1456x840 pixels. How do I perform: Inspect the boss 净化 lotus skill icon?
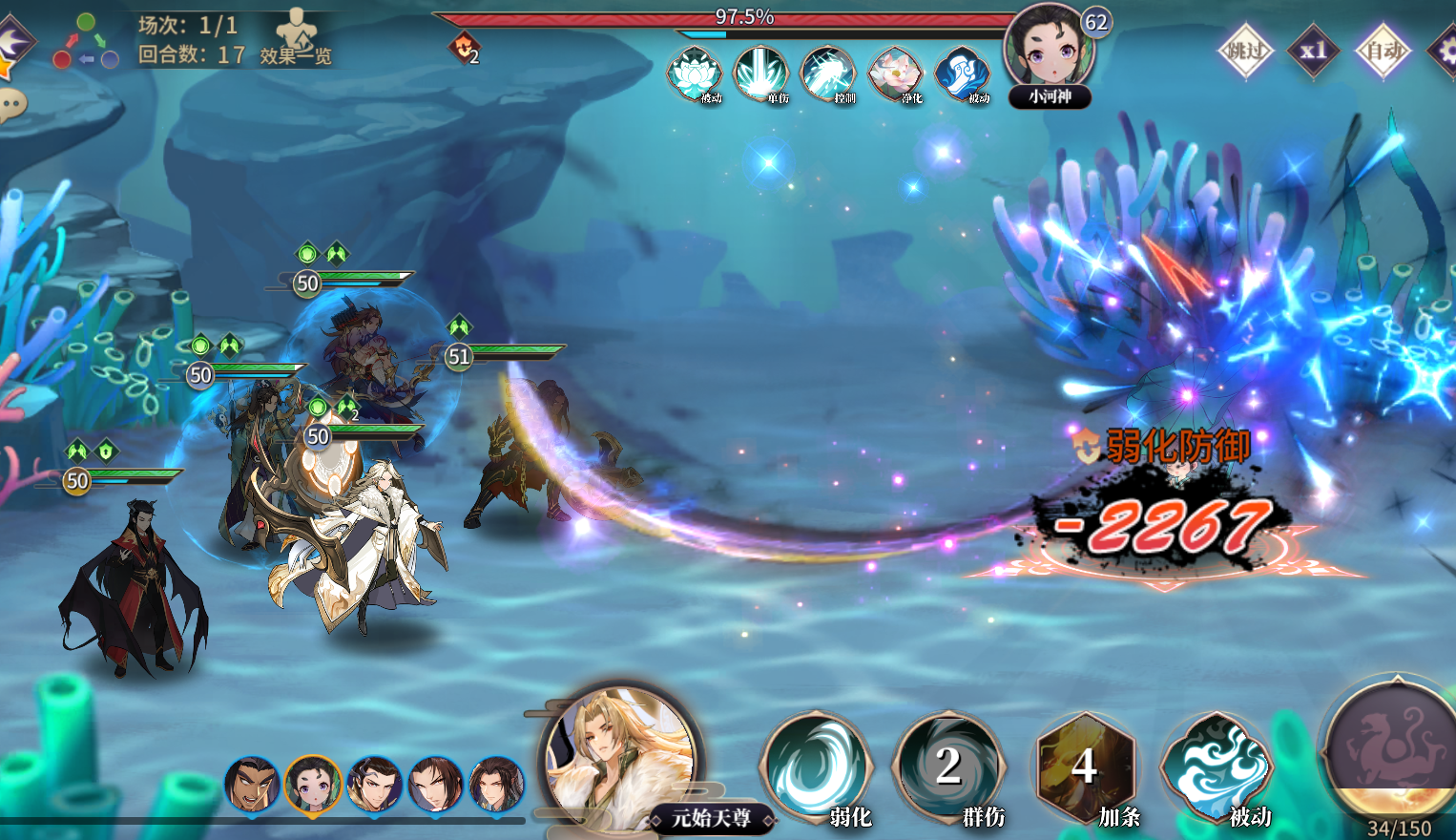[894, 73]
